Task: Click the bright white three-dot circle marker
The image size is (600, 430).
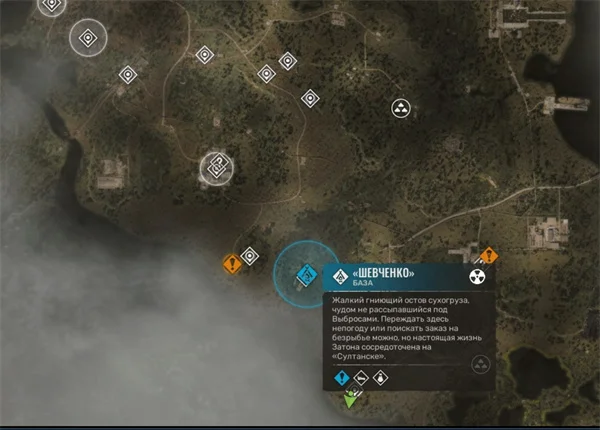Action: (400, 107)
